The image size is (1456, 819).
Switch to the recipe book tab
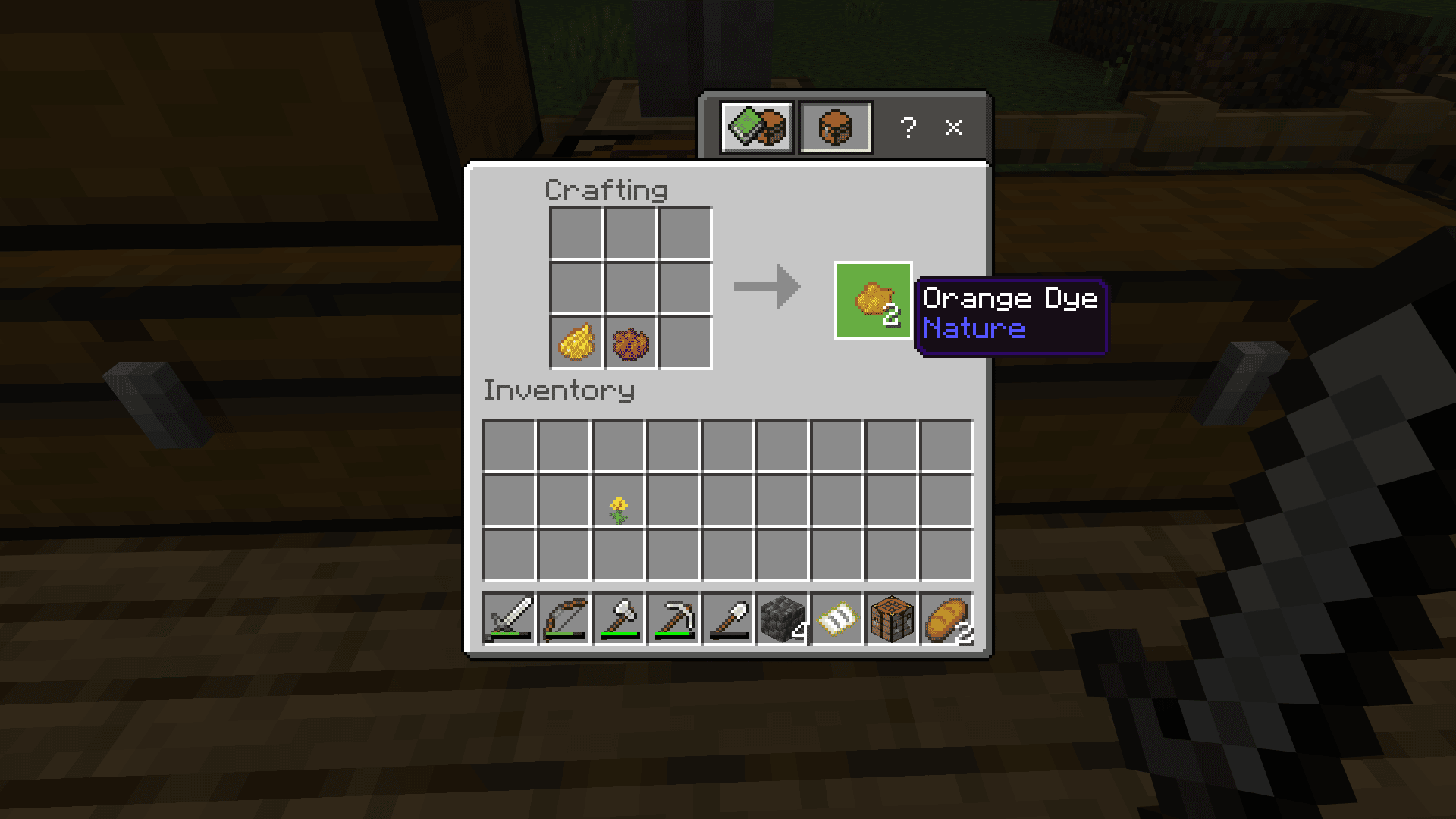(x=756, y=127)
